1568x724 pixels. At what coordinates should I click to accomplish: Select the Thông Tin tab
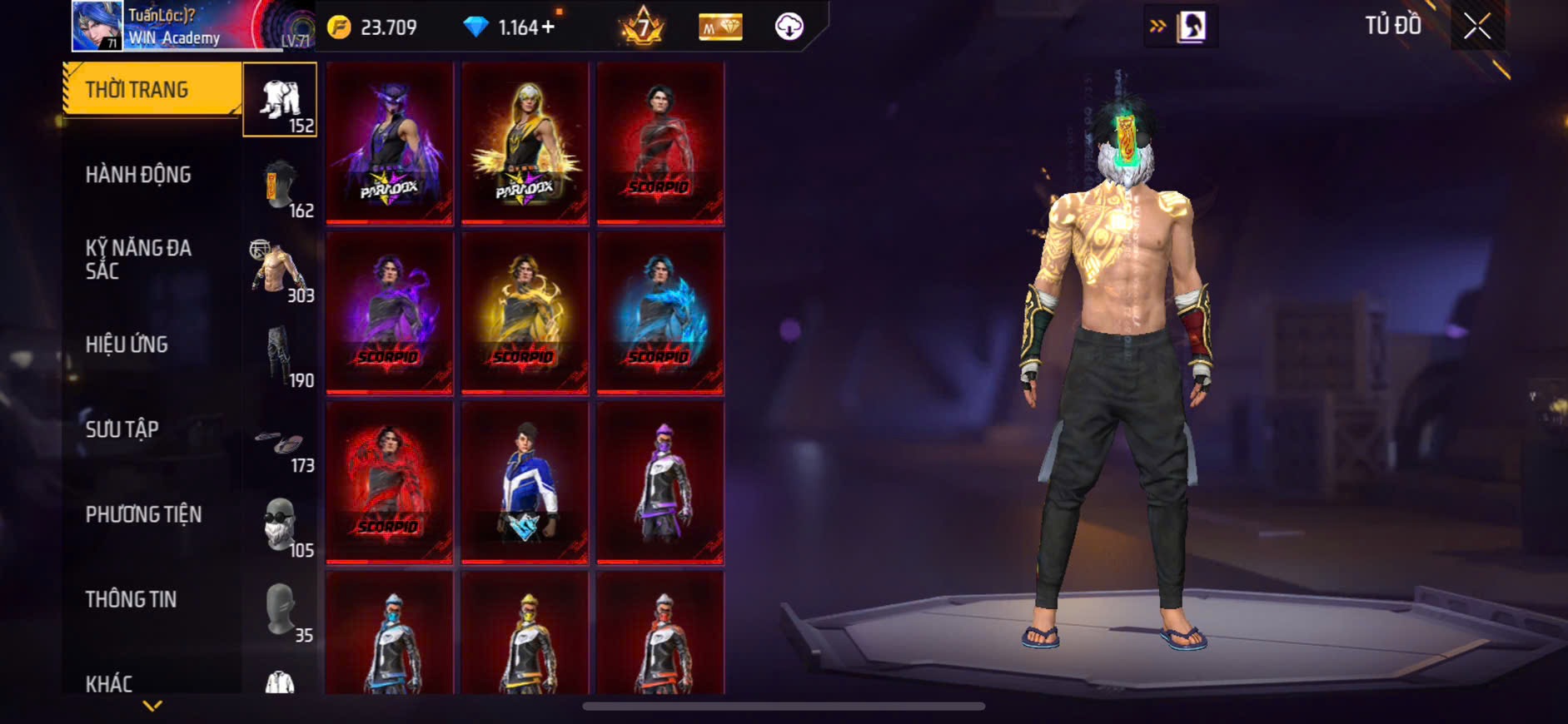(131, 599)
